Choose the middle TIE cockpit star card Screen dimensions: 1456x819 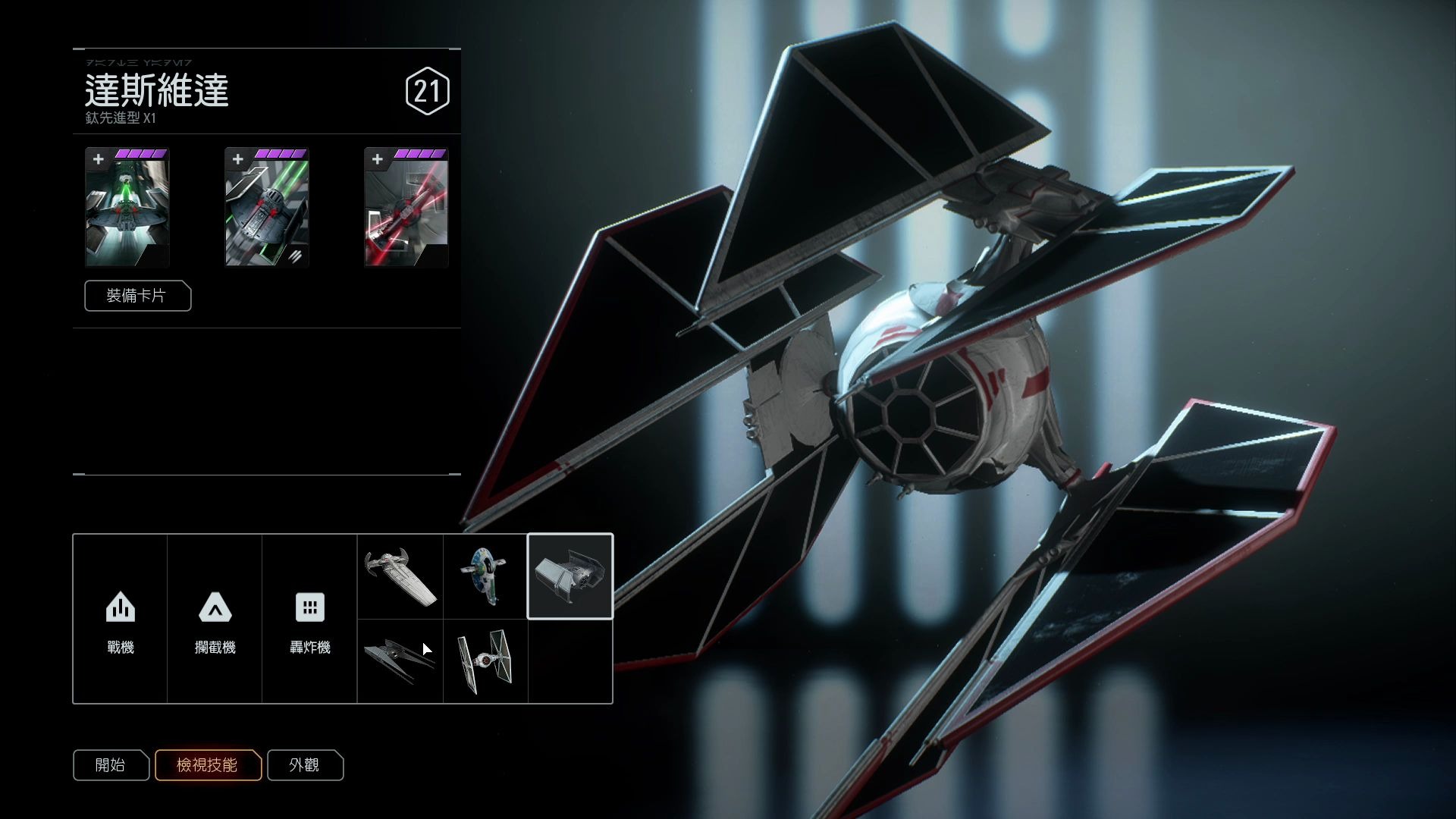(267, 207)
